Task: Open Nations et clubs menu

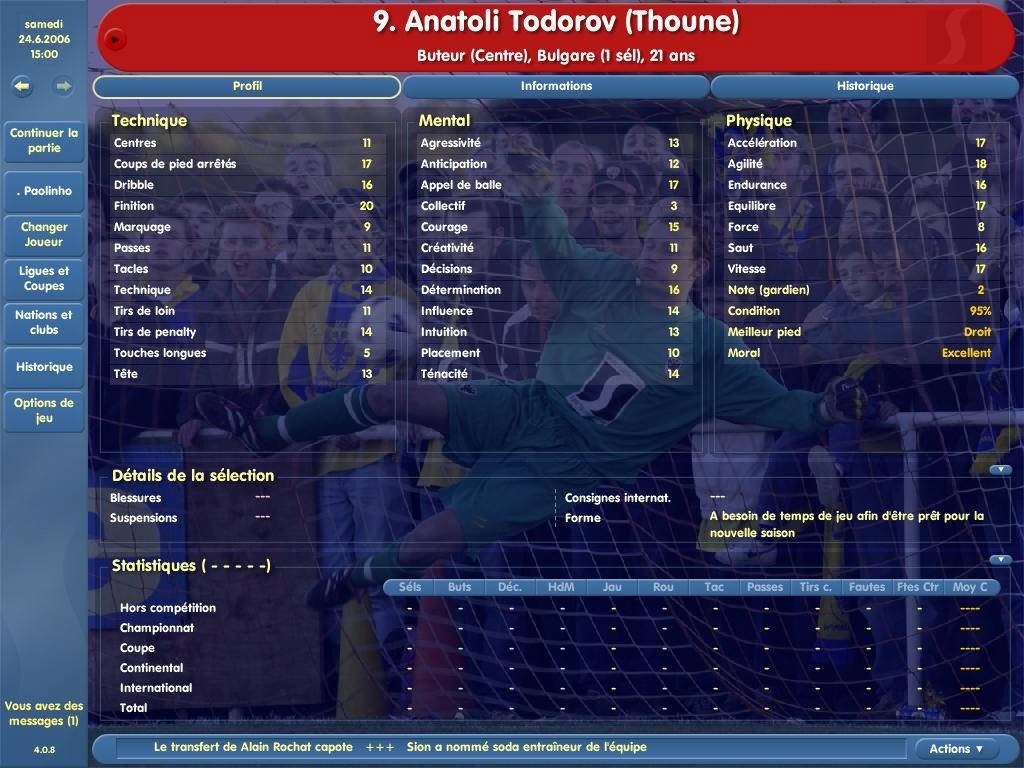Action: pos(44,322)
